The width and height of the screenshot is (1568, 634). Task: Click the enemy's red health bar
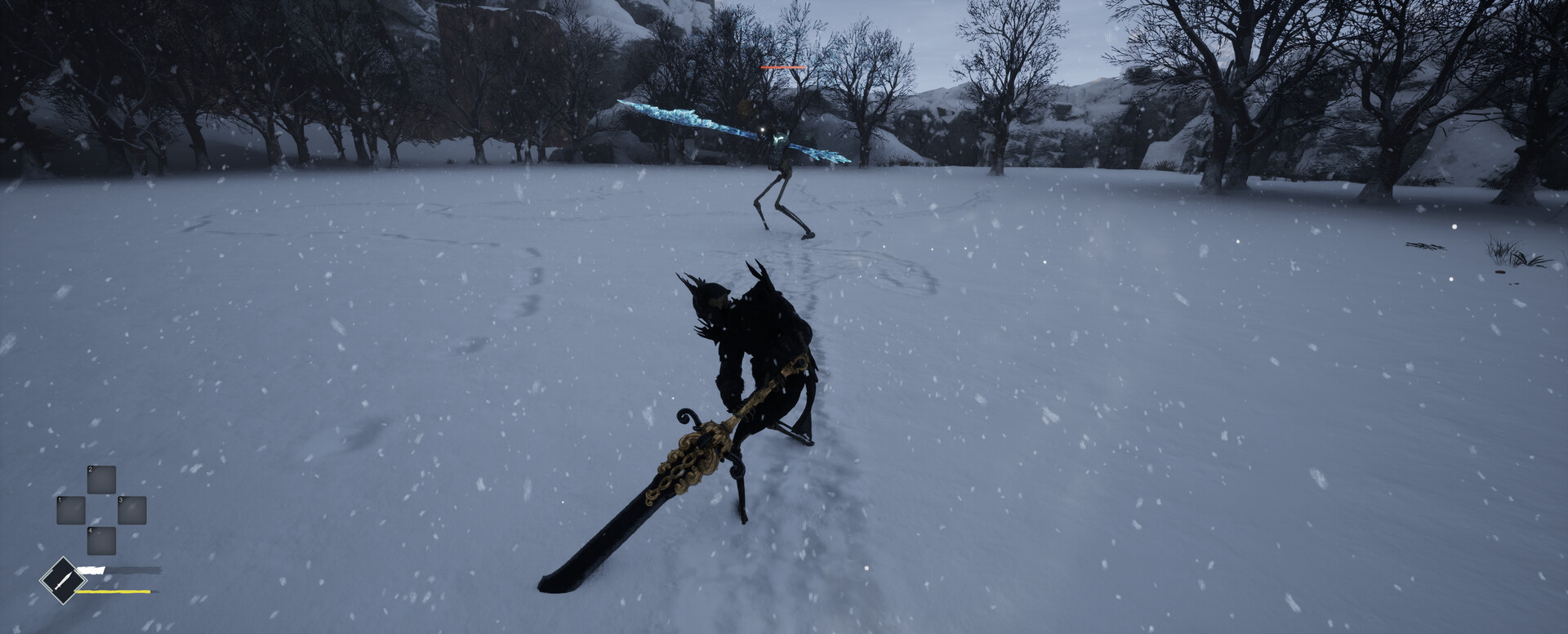[x=783, y=67]
